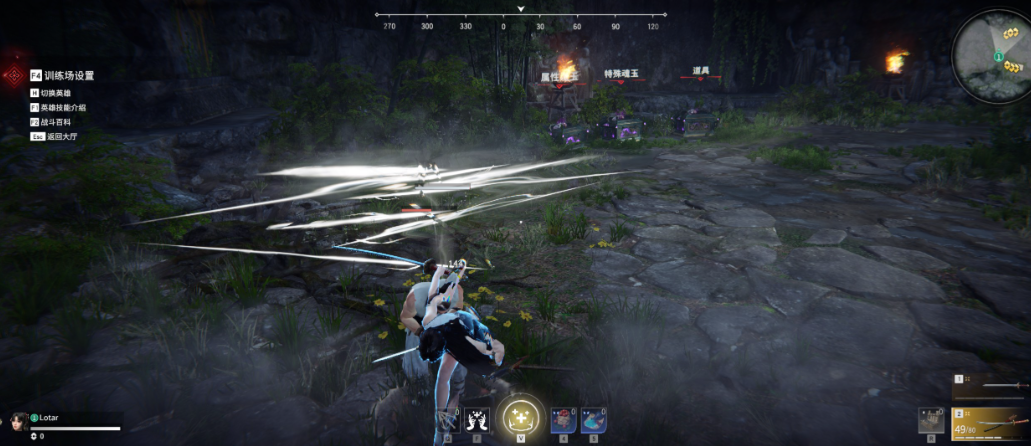Activate the white wings skill icon
Image resolution: width=1031 pixels, height=446 pixels.
tap(476, 420)
